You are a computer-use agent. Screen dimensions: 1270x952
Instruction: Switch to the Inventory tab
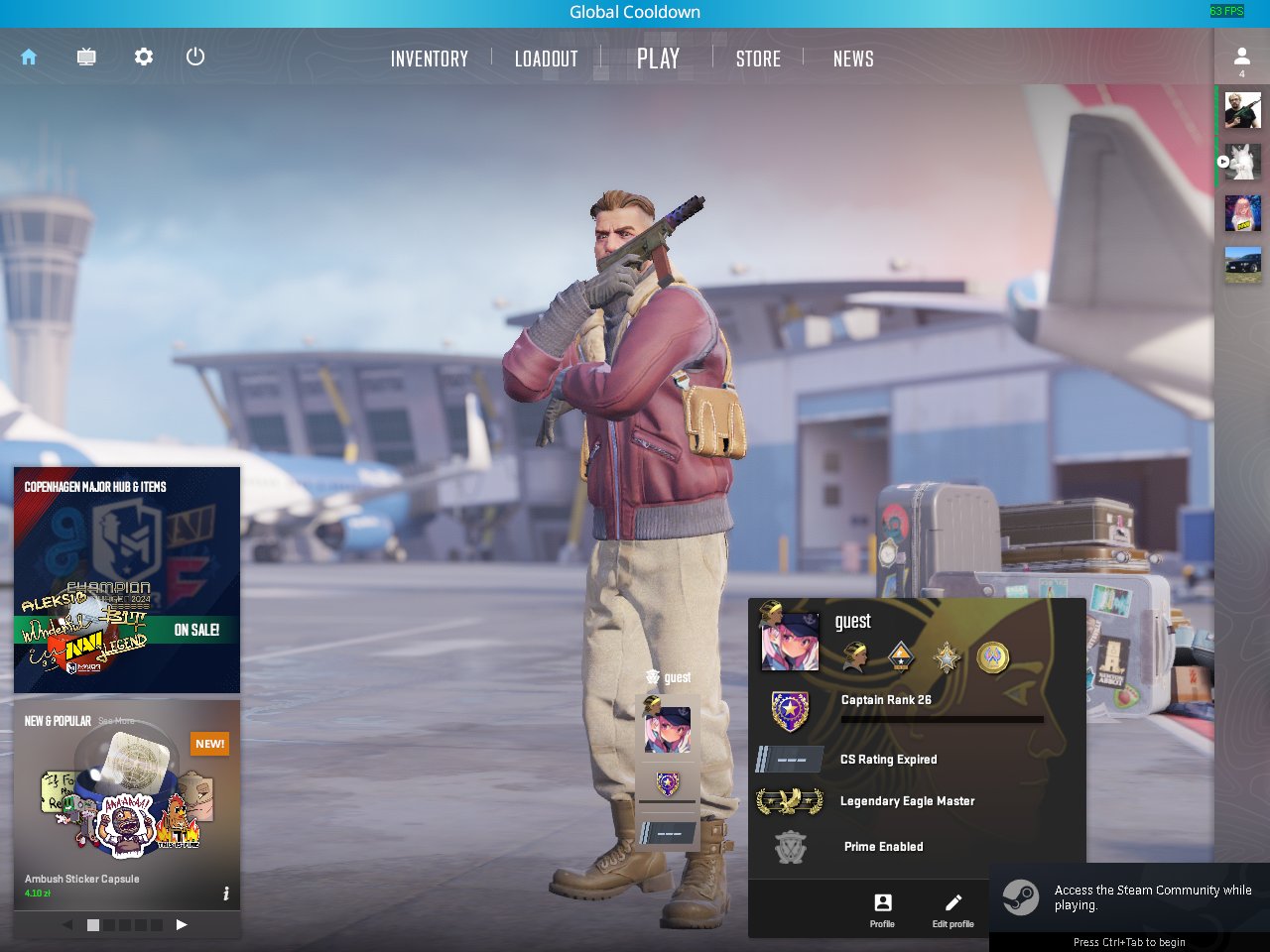coord(429,59)
